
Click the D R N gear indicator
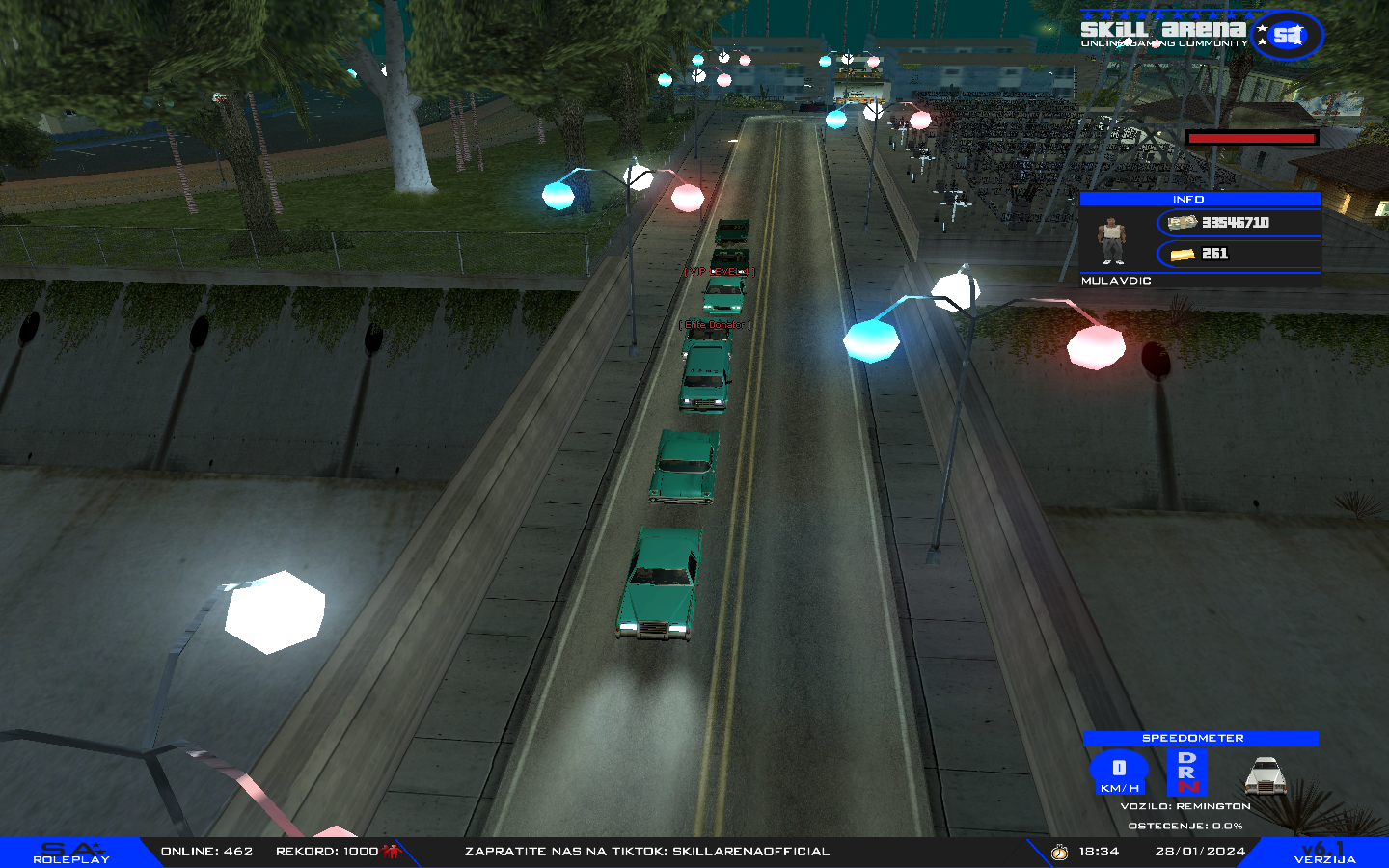coord(1186,772)
